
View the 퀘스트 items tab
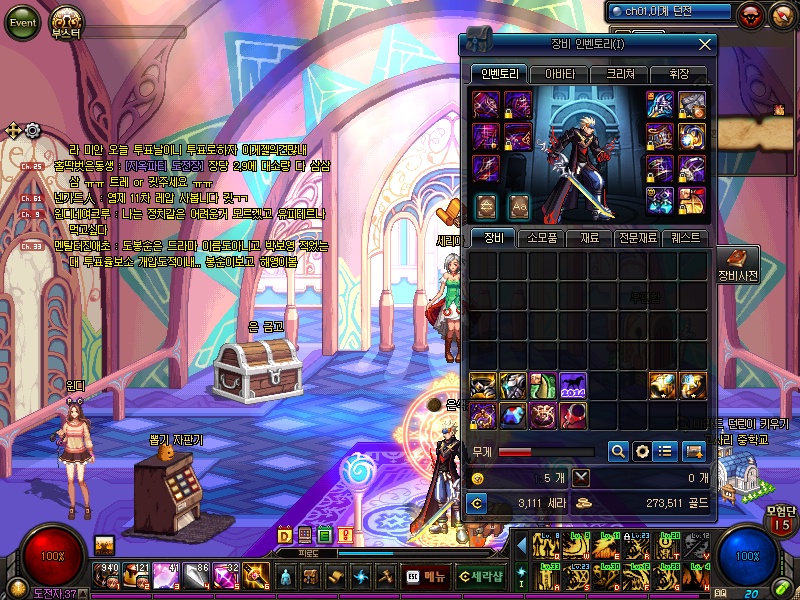(690, 238)
